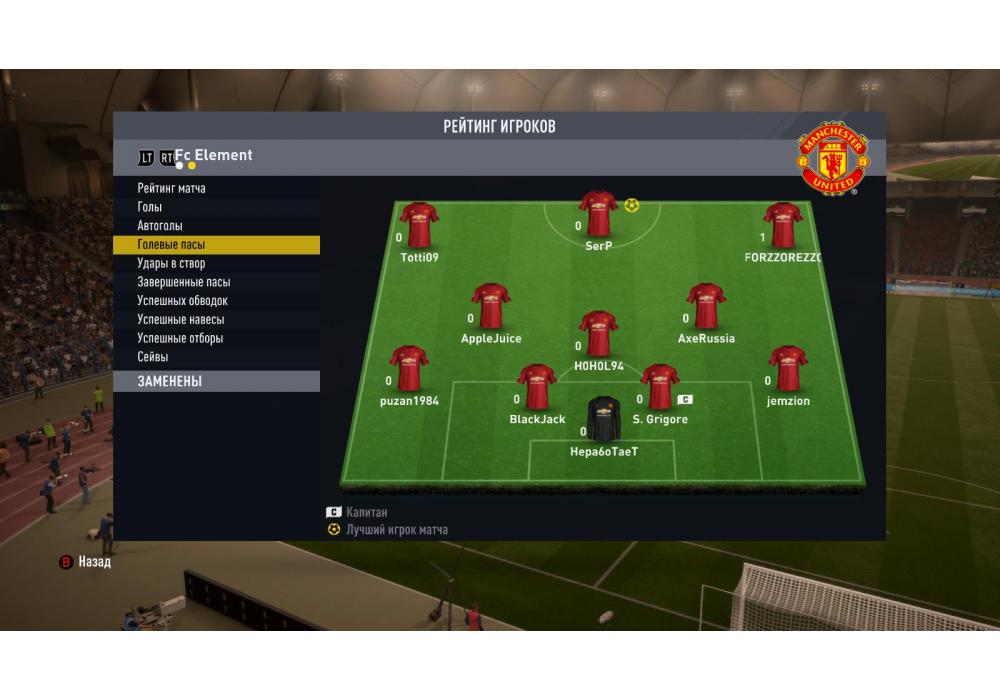Switch to Завершенные пасы stat

pyautogui.click(x=183, y=282)
